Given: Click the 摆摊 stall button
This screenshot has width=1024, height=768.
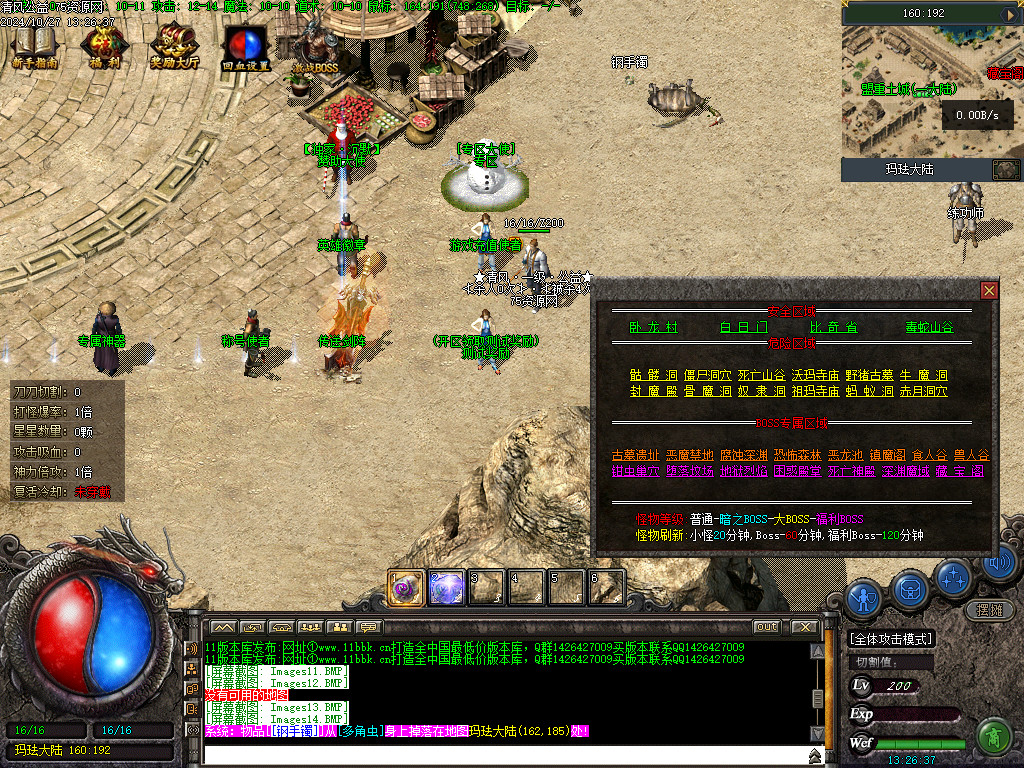Looking at the screenshot, I should pos(988,609).
